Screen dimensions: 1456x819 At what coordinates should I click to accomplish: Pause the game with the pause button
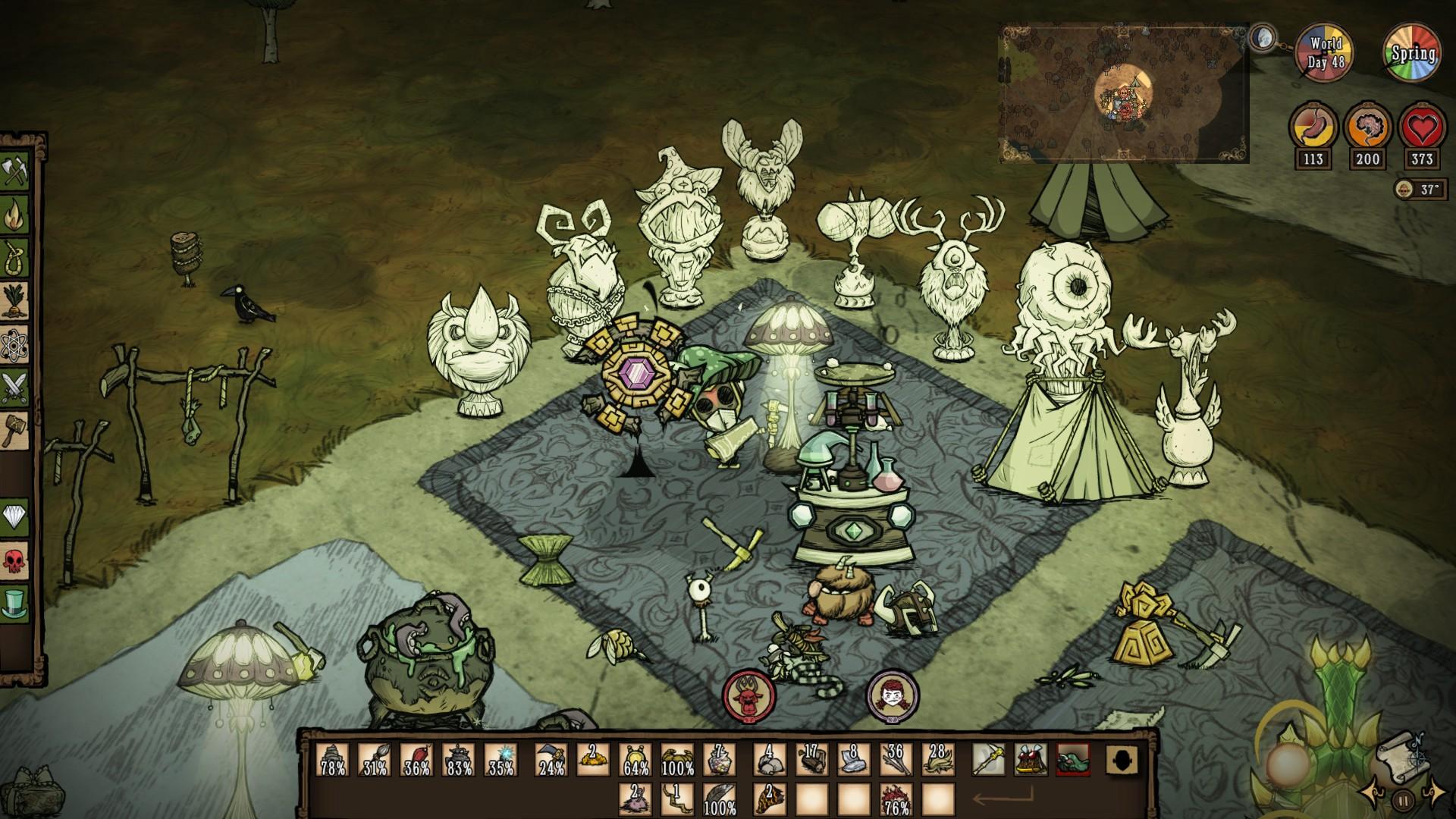tap(1403, 799)
